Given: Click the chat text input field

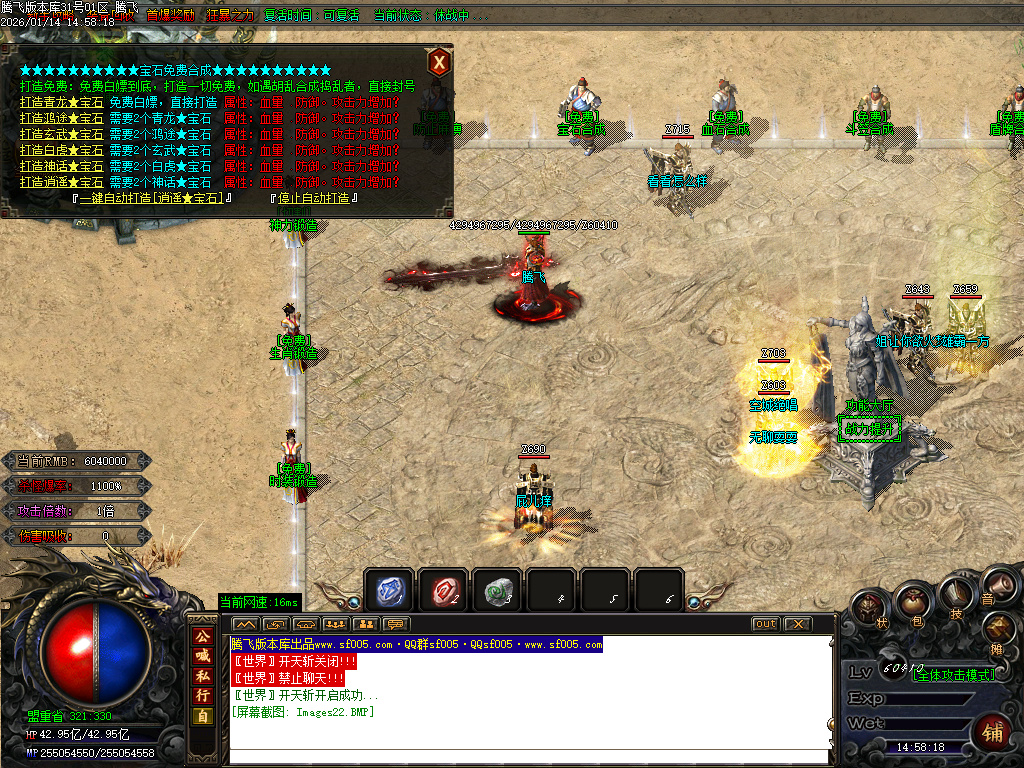Looking at the screenshot, I should point(530,757).
